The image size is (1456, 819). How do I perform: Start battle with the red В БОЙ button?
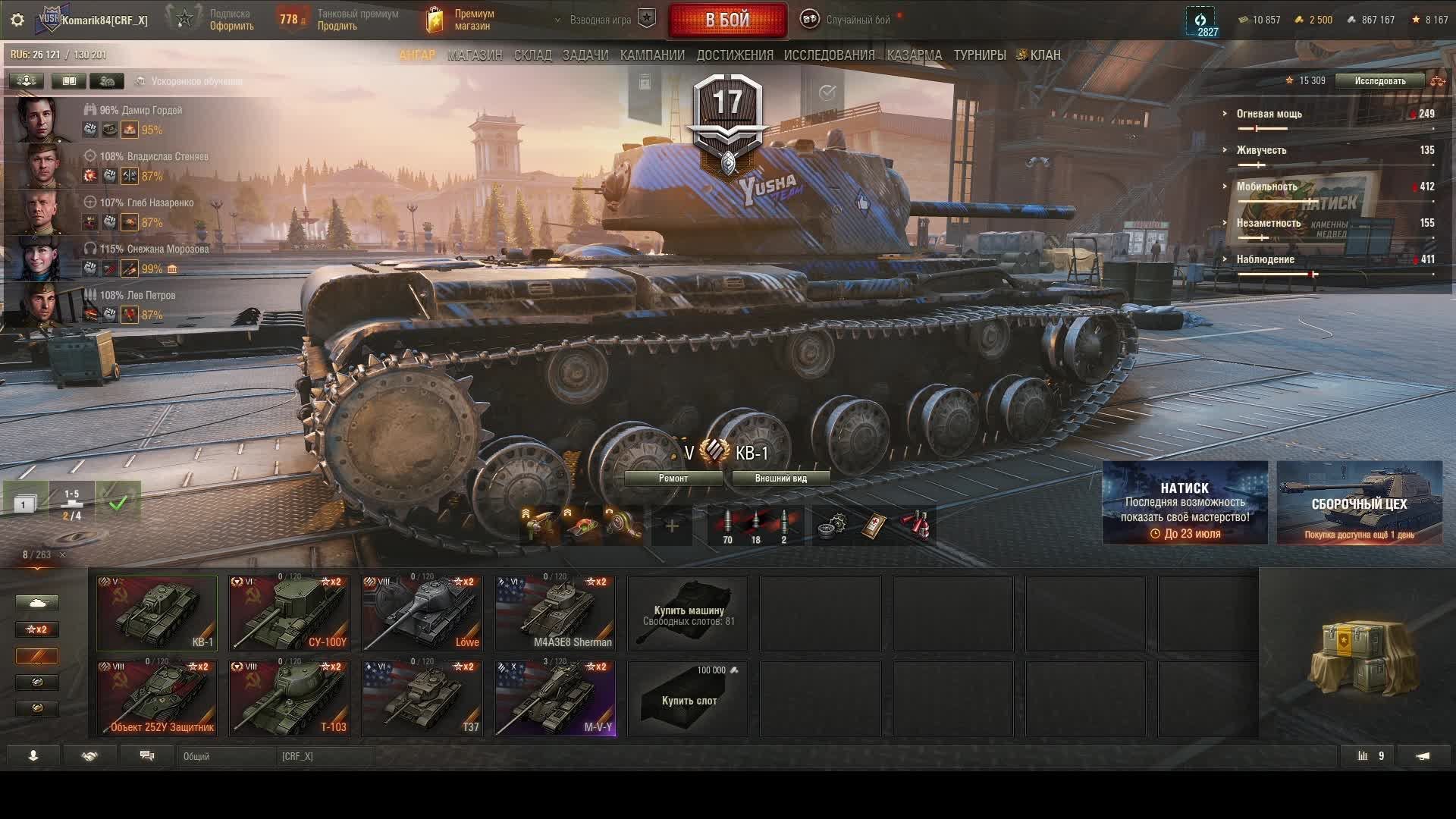727,20
